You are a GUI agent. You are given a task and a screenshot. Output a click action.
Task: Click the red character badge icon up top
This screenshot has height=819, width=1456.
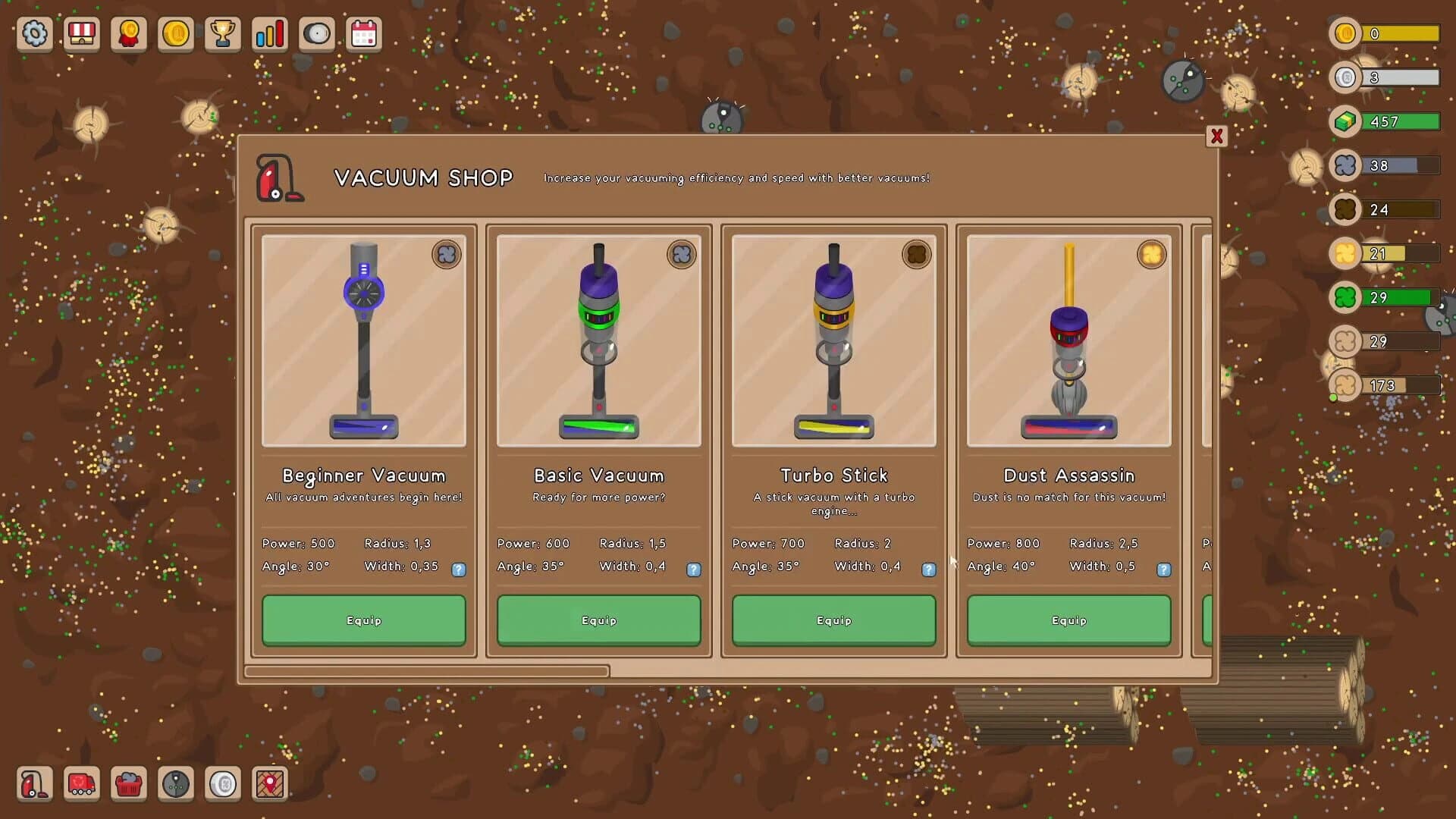coord(128,33)
